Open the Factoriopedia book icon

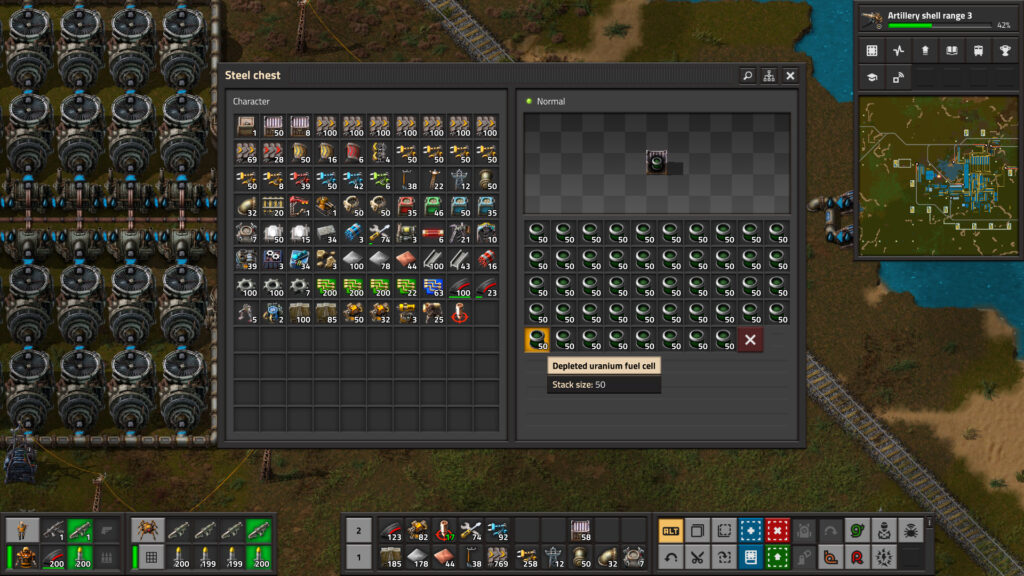(x=950, y=50)
